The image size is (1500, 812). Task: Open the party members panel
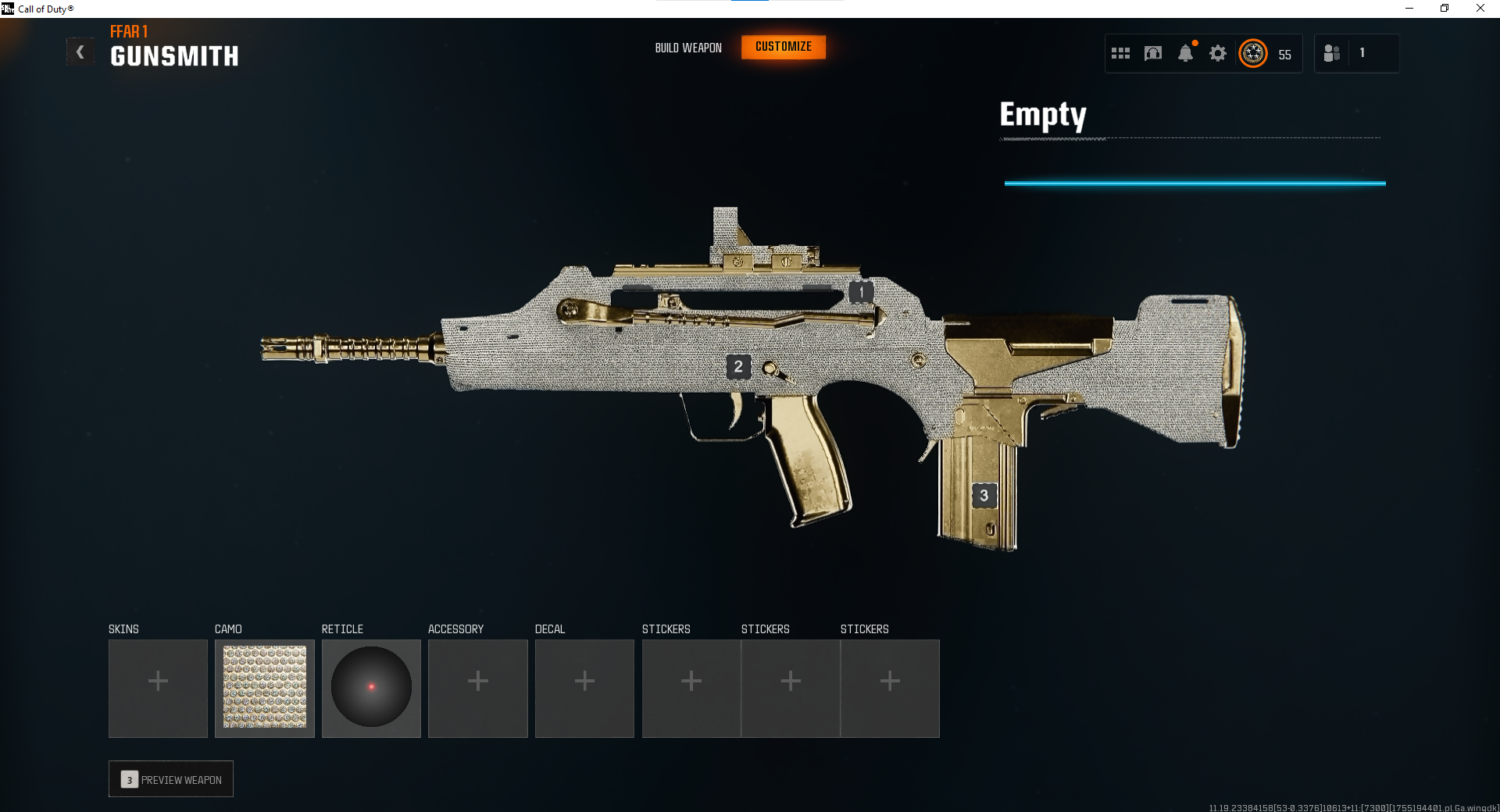coord(1332,53)
